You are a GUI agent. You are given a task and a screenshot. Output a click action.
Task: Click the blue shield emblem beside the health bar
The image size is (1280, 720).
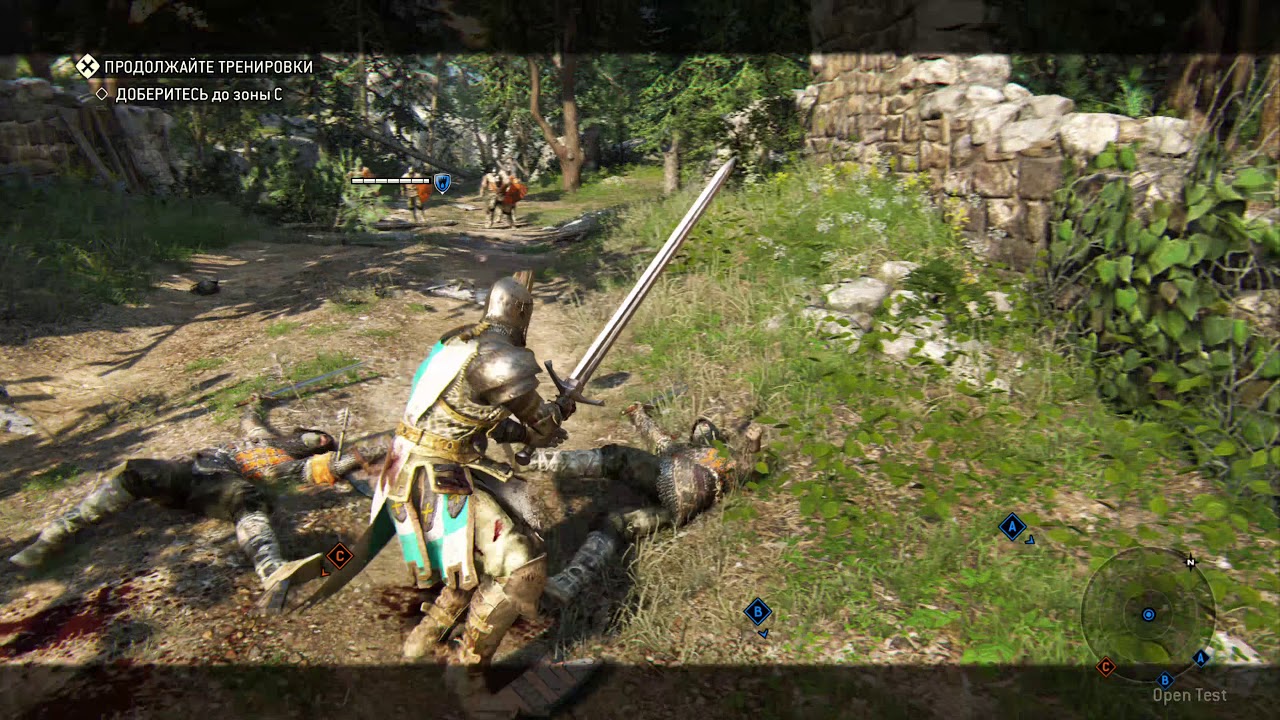point(442,181)
